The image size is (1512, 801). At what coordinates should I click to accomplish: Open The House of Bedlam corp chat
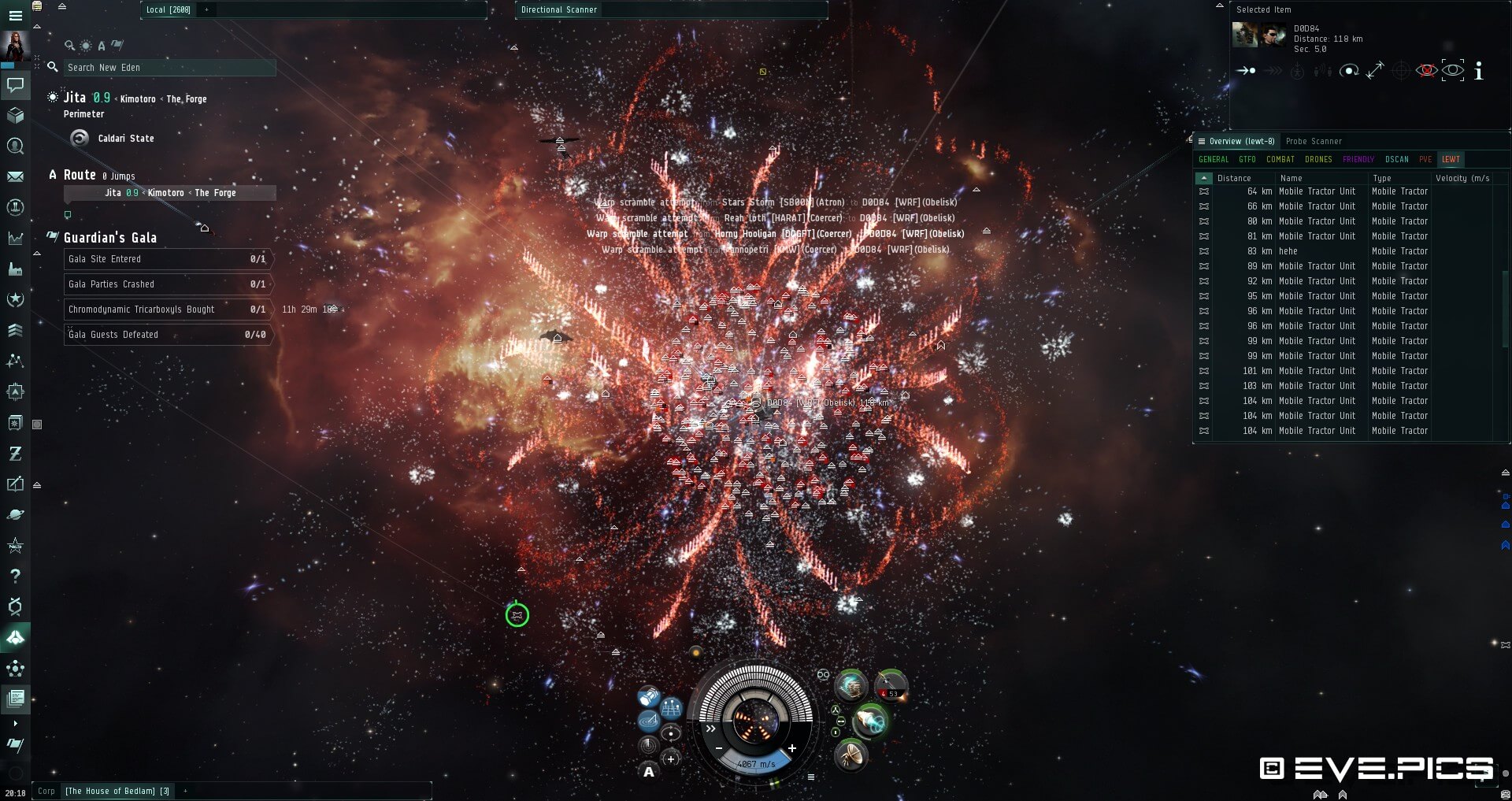pyautogui.click(x=117, y=792)
